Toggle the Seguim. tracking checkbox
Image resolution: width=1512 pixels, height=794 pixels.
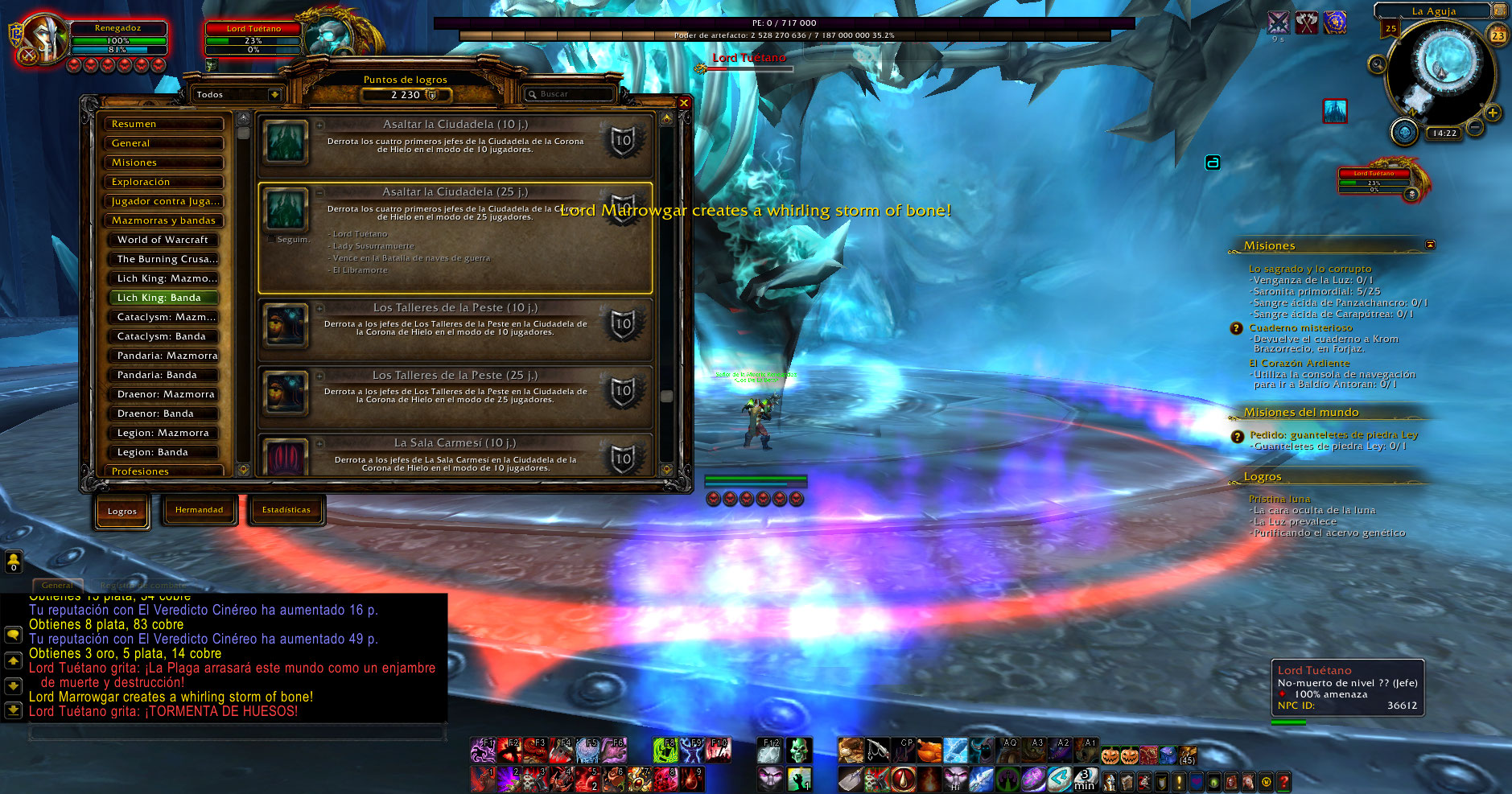271,239
